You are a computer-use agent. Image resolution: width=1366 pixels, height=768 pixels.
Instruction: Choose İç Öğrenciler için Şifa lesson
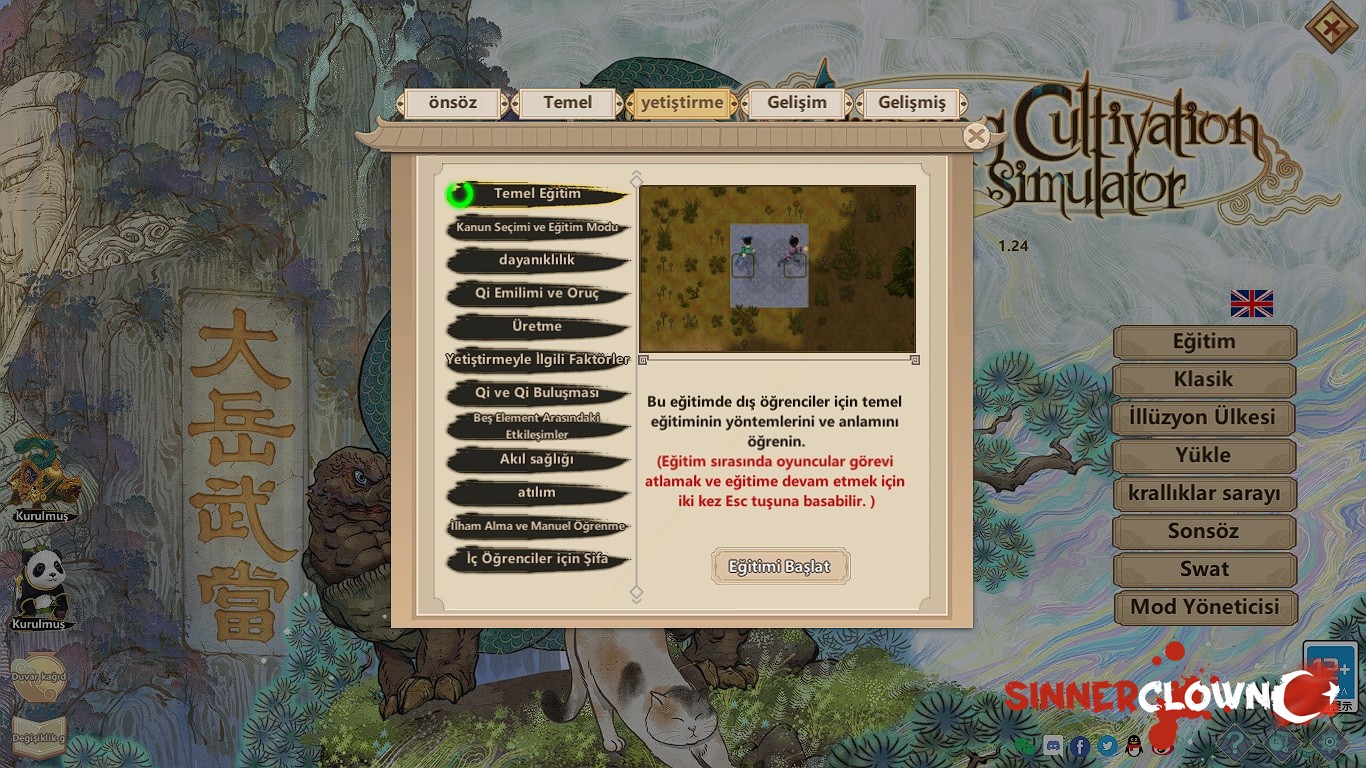(x=537, y=559)
